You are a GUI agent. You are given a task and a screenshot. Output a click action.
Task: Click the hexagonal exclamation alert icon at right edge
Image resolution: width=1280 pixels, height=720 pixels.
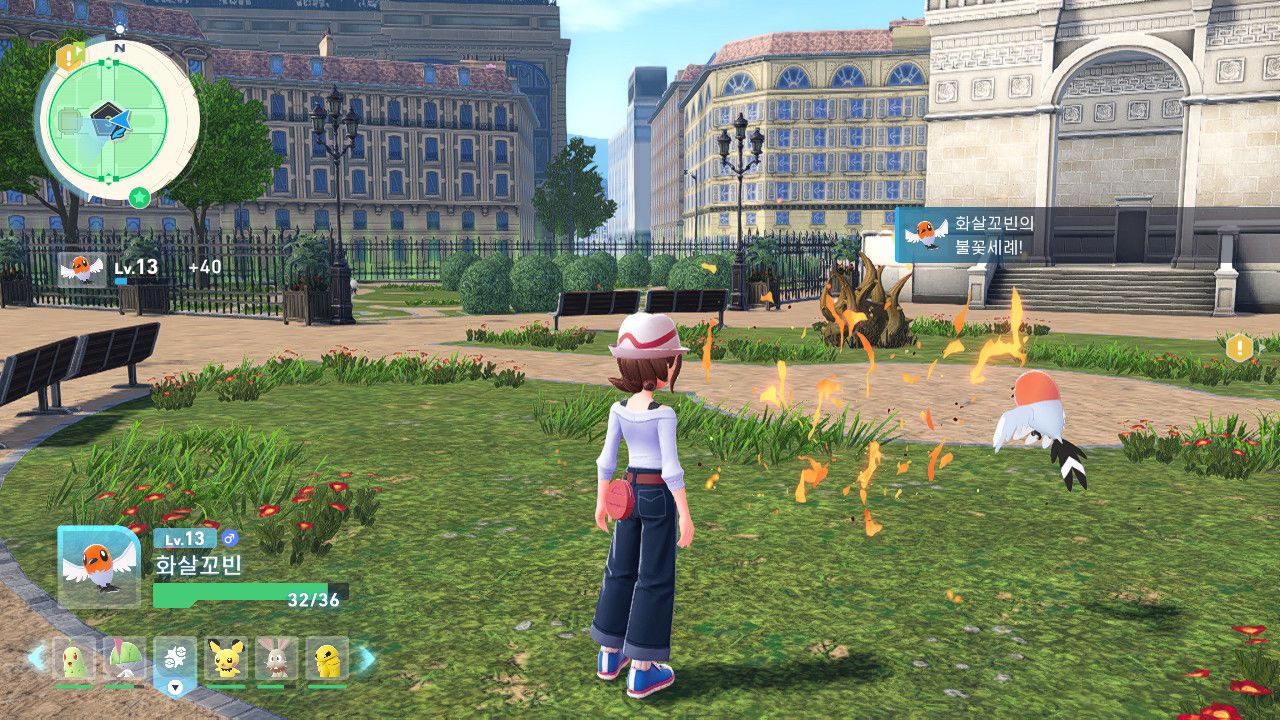click(x=1239, y=348)
